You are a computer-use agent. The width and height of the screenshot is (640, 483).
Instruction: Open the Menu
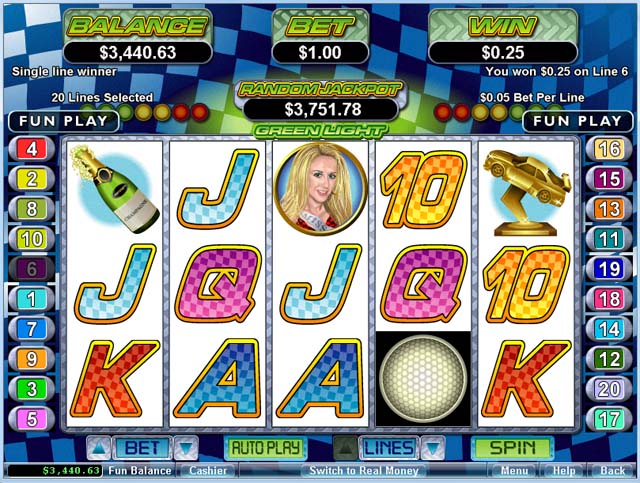(x=515, y=470)
